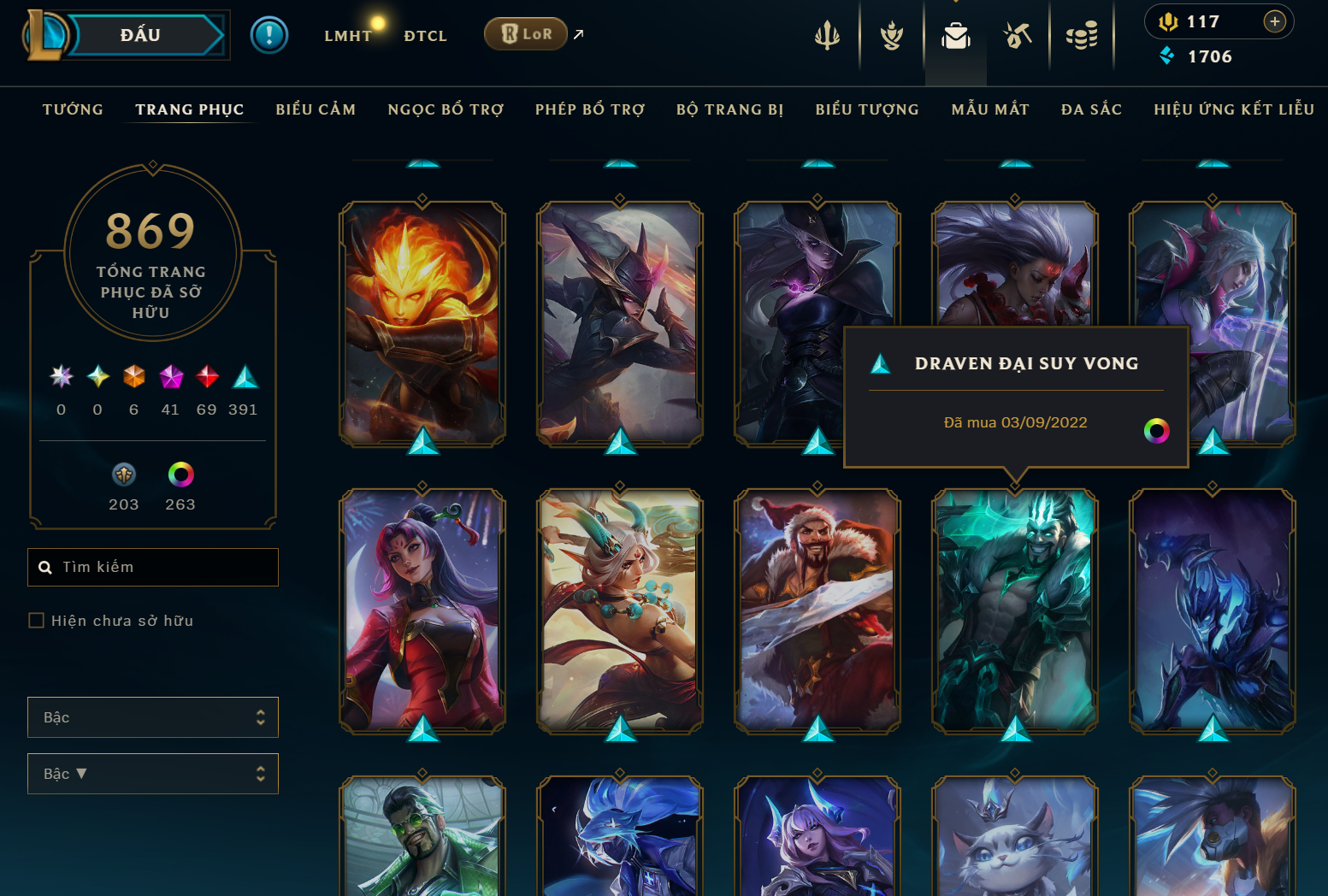The image size is (1328, 896).
Task: Click the Collection backpack icon
Action: [x=955, y=36]
